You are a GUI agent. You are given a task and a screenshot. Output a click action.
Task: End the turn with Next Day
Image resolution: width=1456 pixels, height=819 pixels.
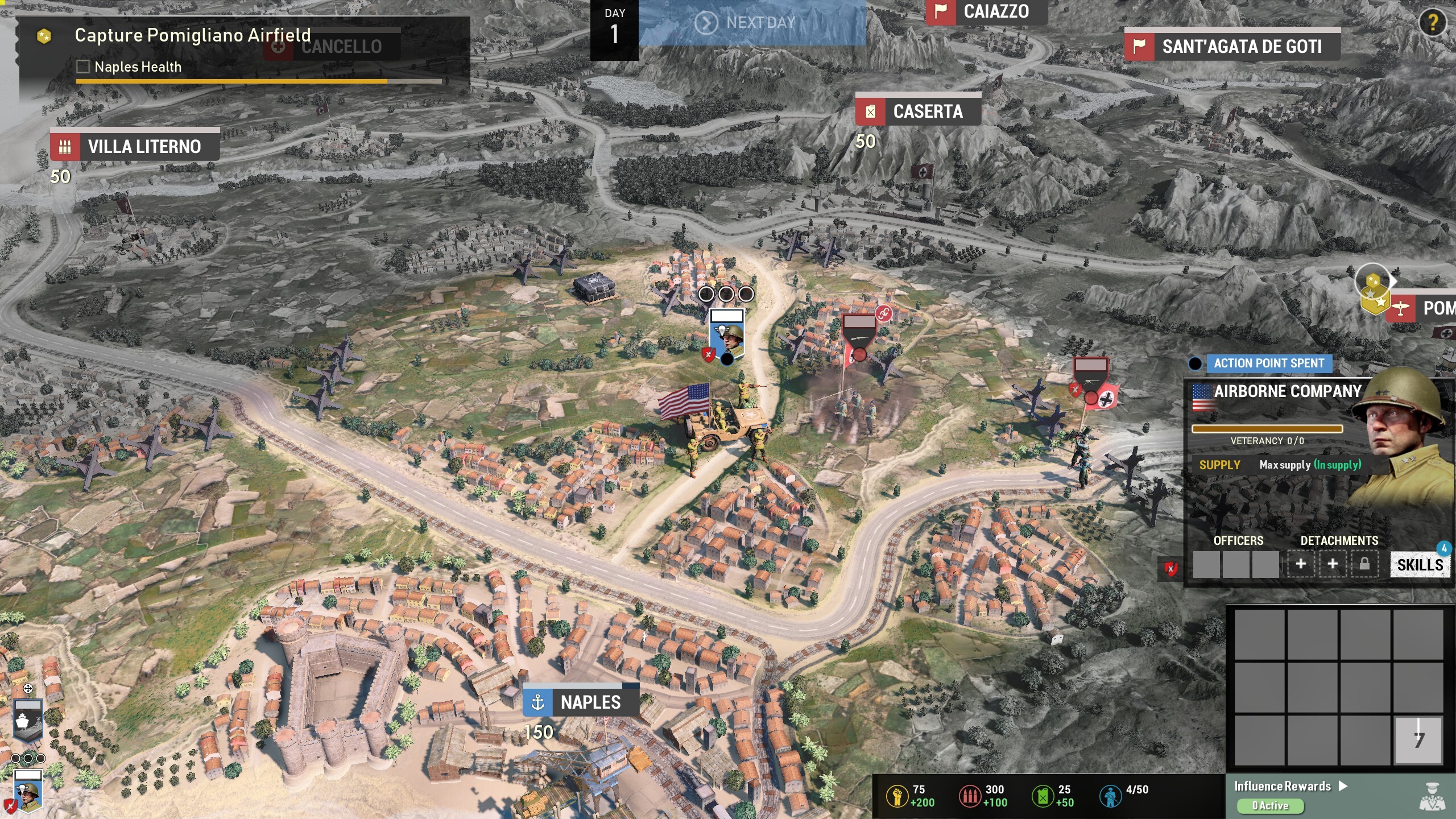(752, 23)
